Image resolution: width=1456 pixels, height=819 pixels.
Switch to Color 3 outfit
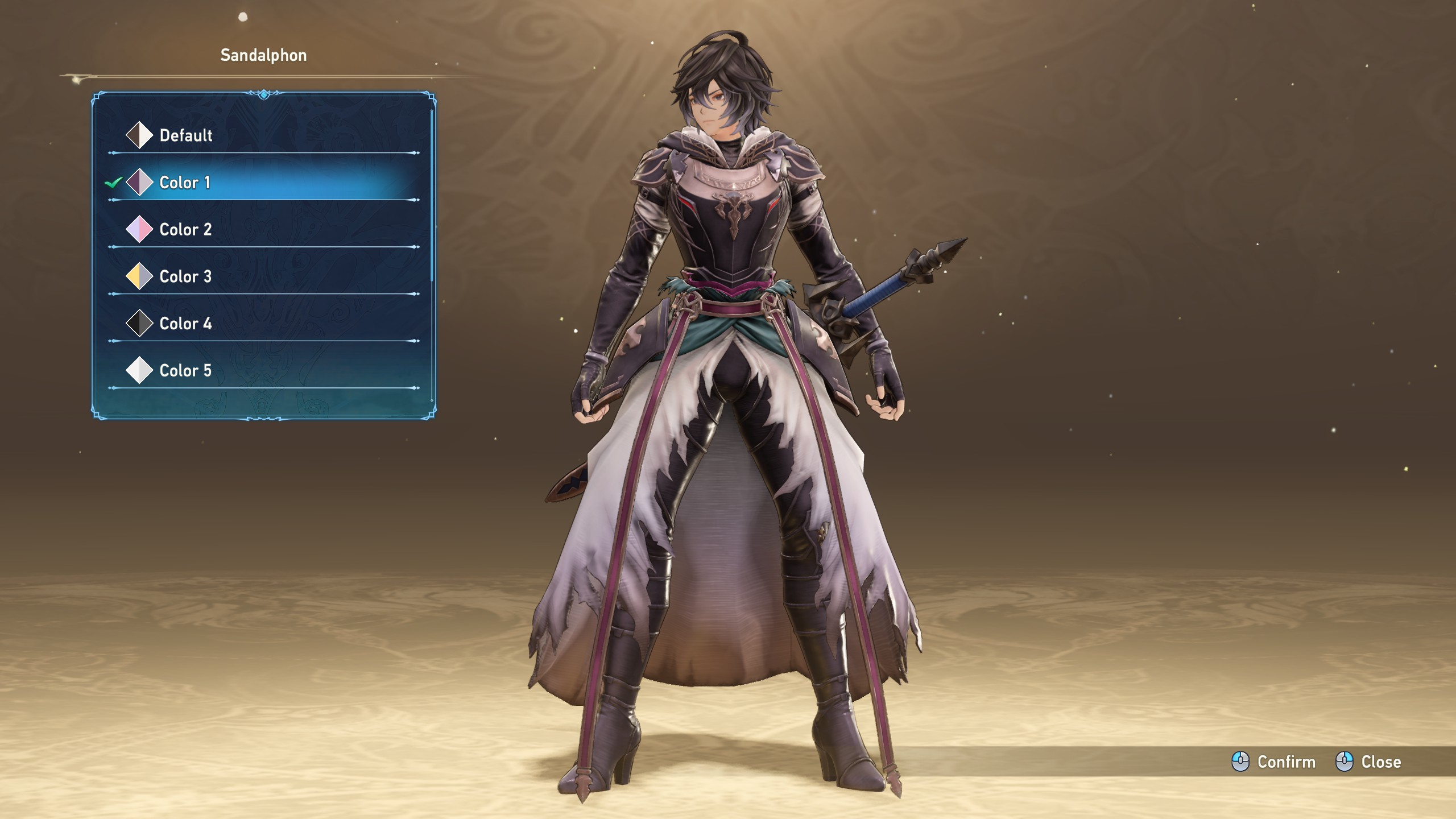click(185, 277)
